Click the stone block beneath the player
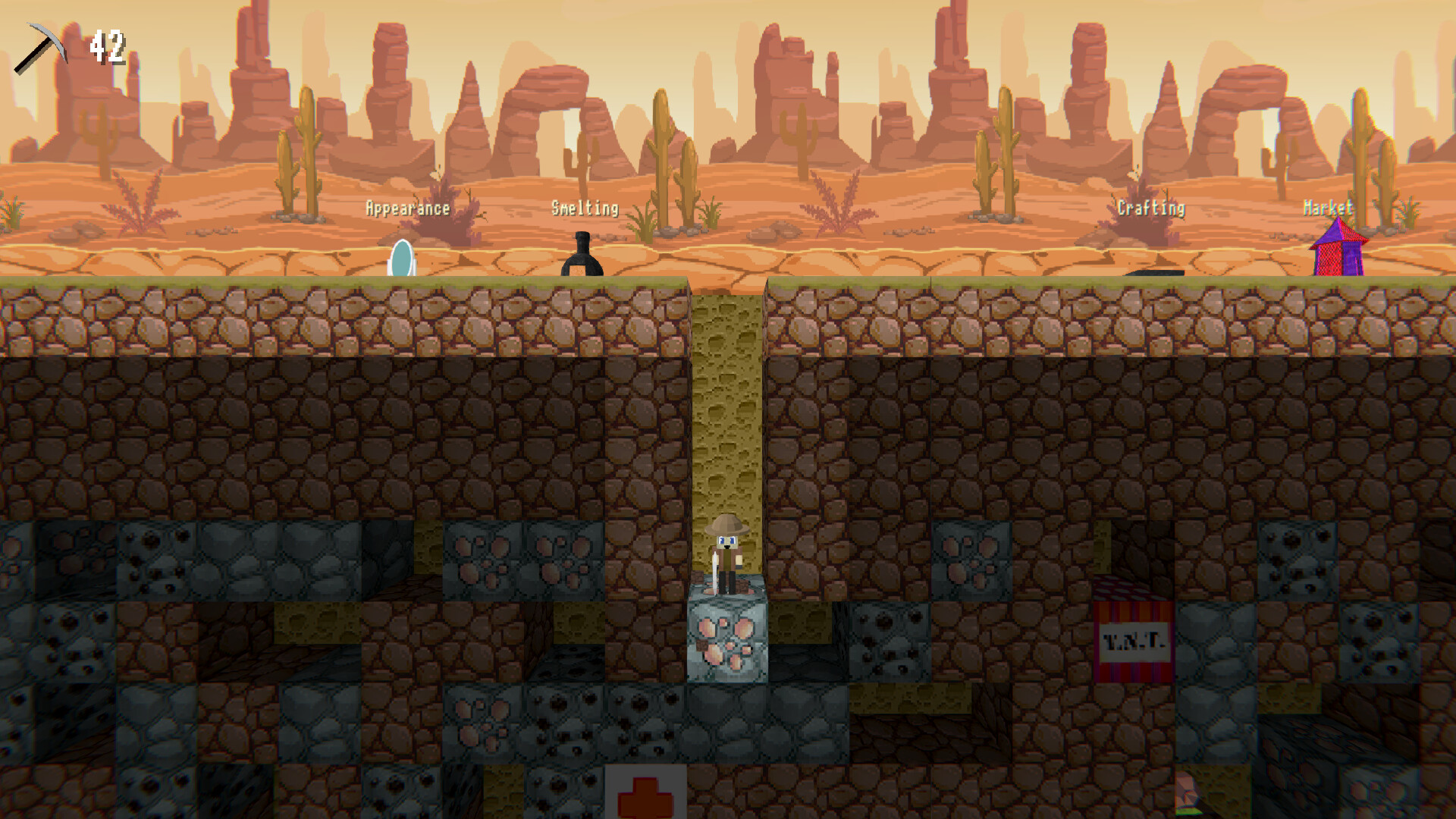The height and width of the screenshot is (819, 1456). pyautogui.click(x=728, y=641)
